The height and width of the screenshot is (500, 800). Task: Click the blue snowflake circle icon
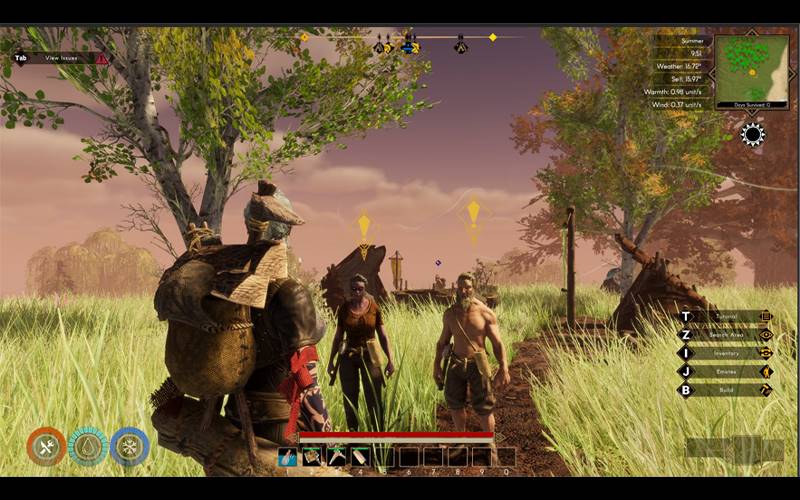tap(130, 447)
